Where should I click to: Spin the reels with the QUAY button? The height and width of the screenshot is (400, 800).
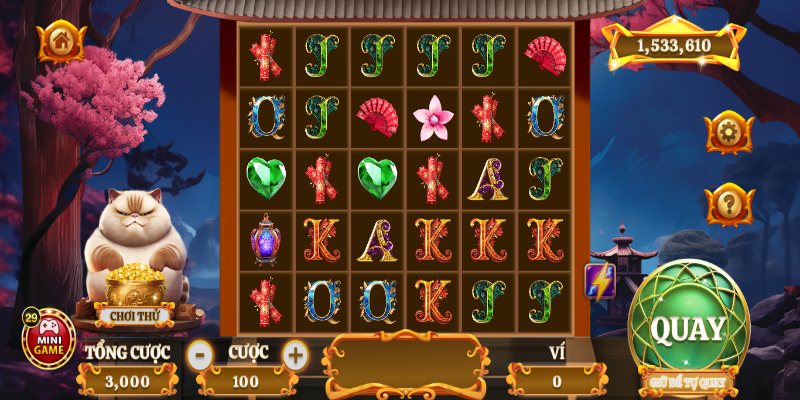point(687,326)
